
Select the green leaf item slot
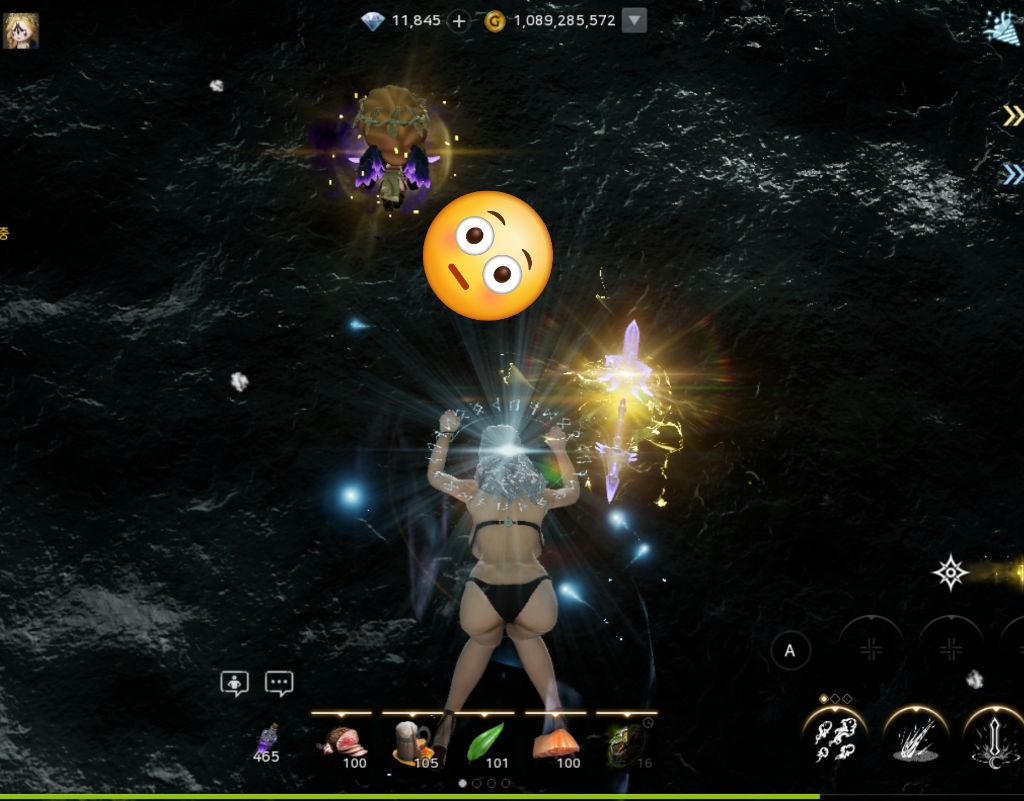(x=485, y=743)
